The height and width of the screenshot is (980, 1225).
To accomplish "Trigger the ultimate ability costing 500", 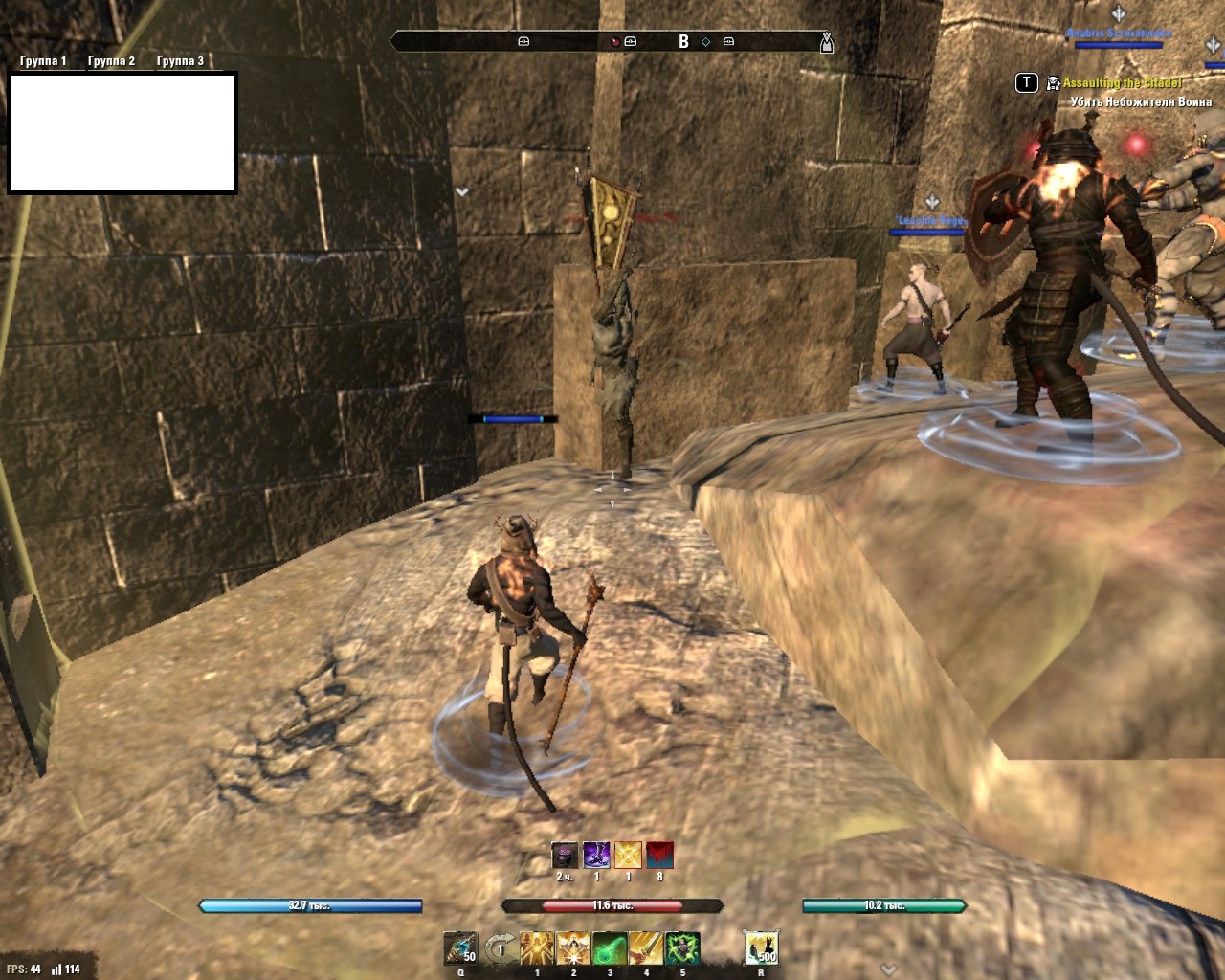I will coord(762,948).
